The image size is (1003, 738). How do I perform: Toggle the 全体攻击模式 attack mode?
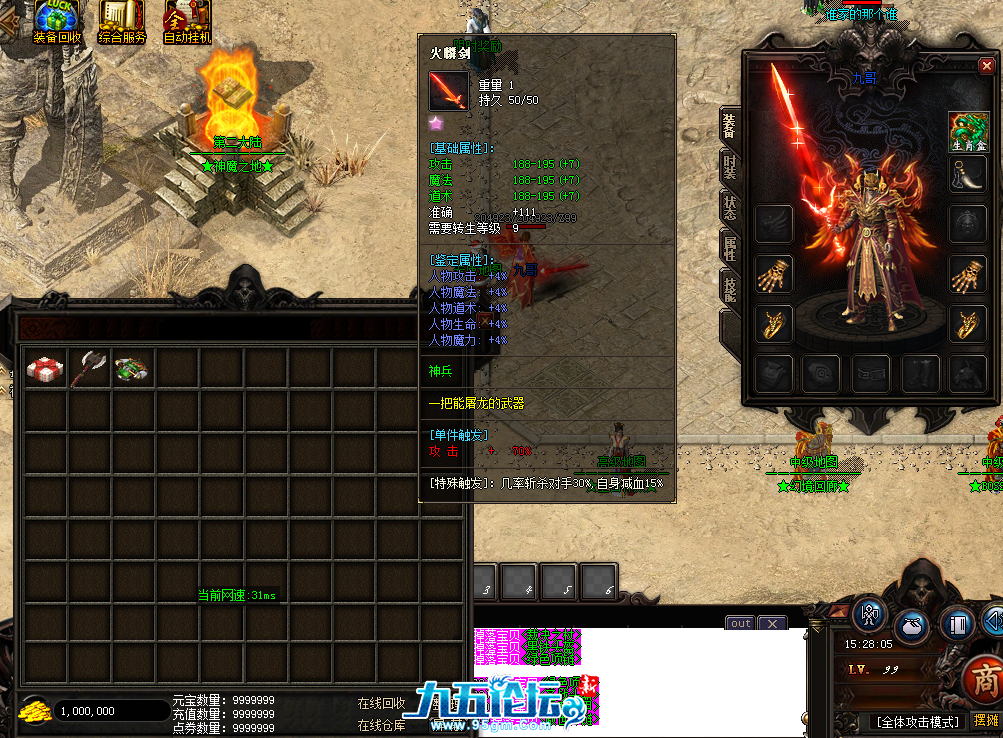(918, 721)
